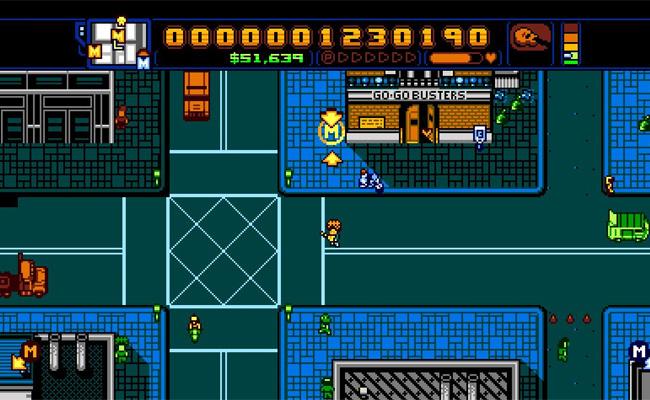This screenshot has height=400, width=650.
Task: Click the mission M marker above the arrows
Action: point(331,130)
